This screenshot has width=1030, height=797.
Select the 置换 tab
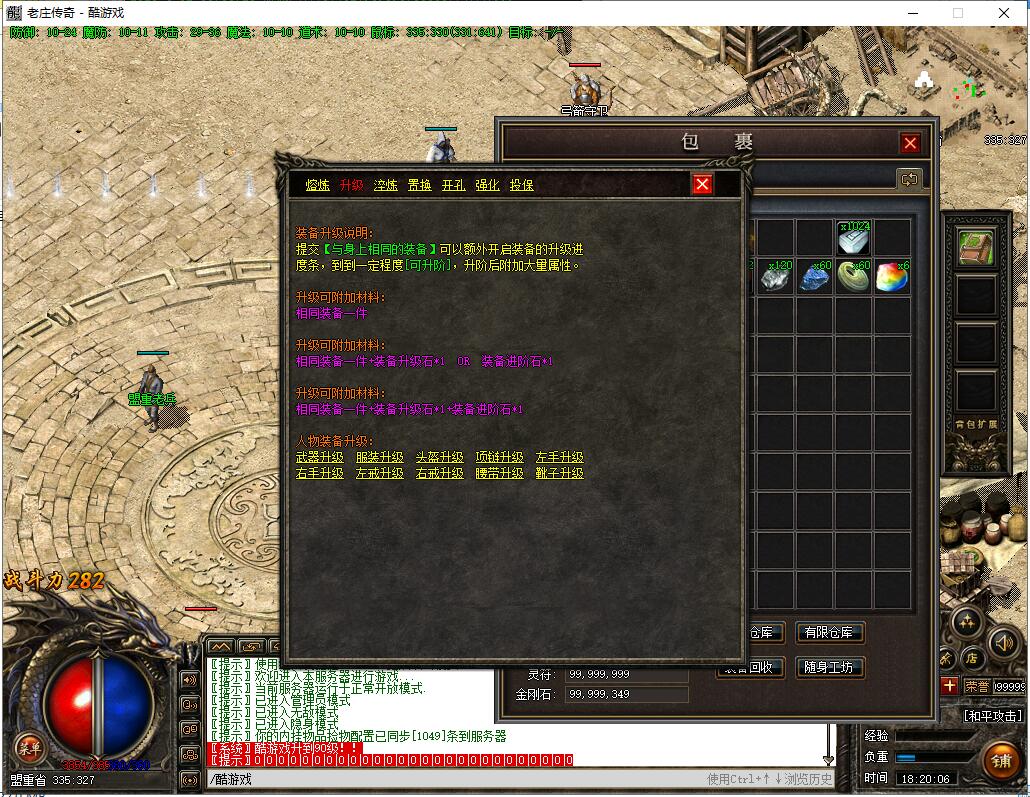420,185
